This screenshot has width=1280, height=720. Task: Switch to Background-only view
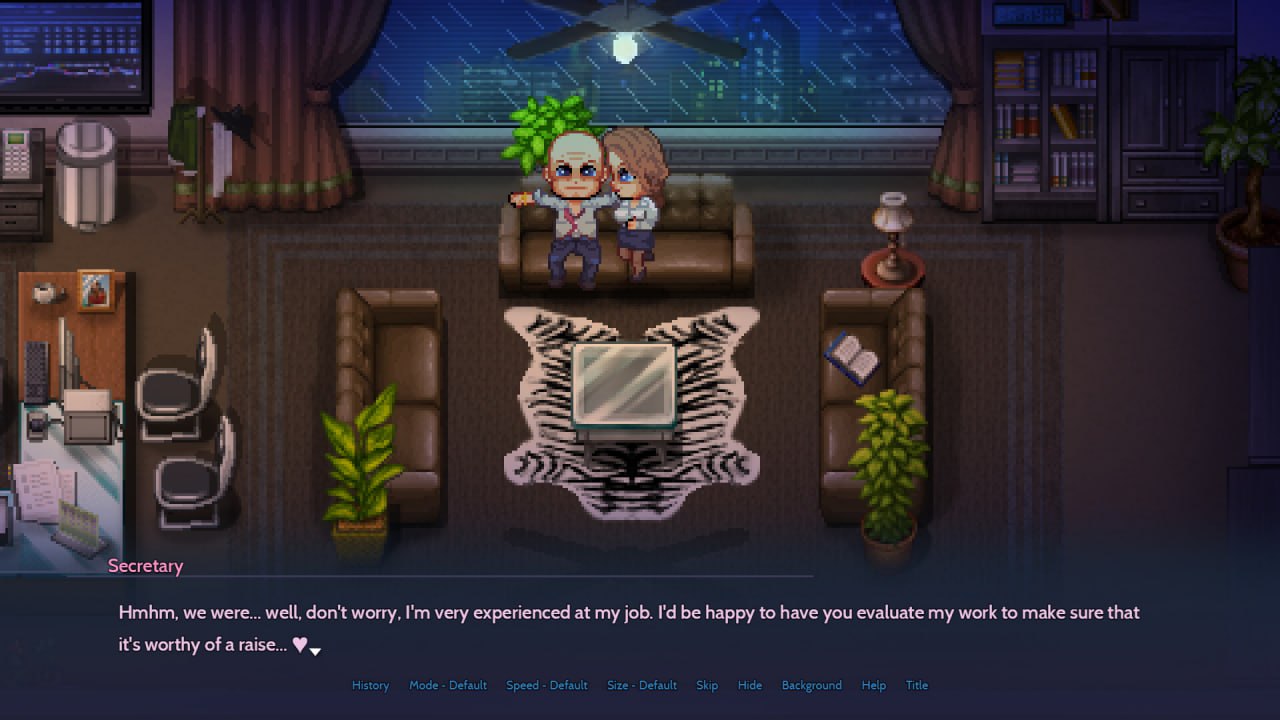811,685
